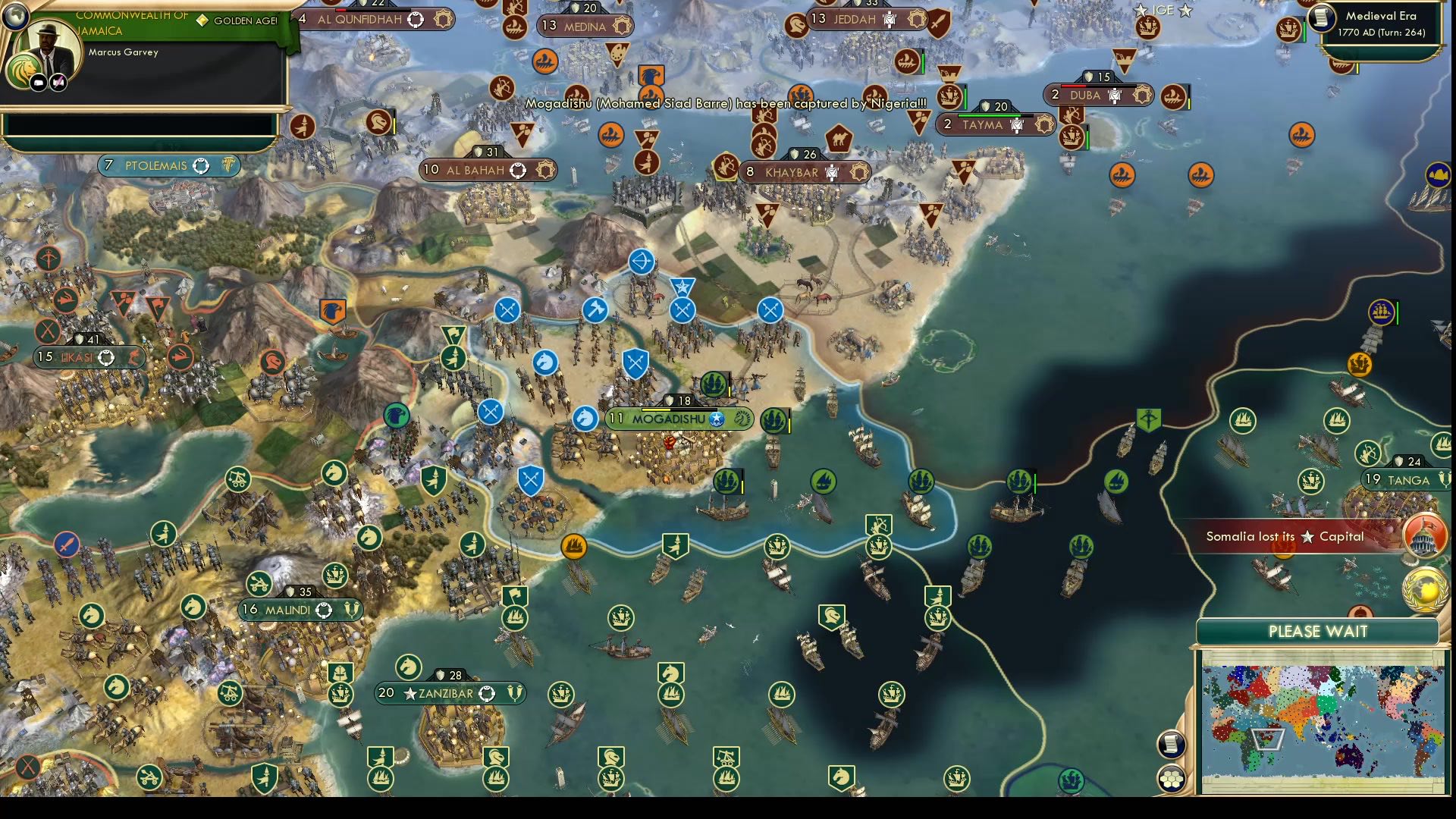Open the notification log scroll beside the minimap

tap(1172, 743)
